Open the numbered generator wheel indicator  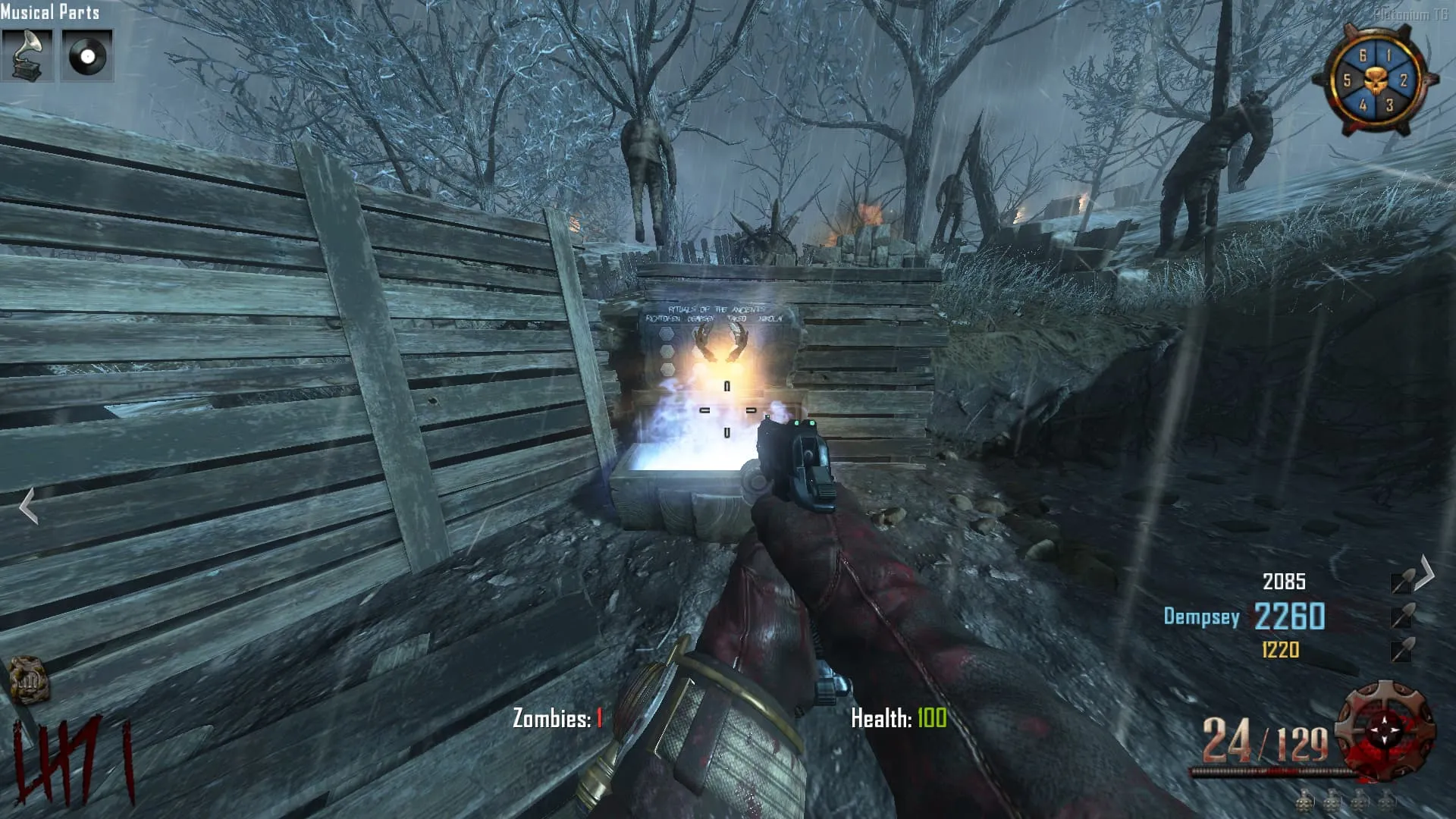point(1376,80)
